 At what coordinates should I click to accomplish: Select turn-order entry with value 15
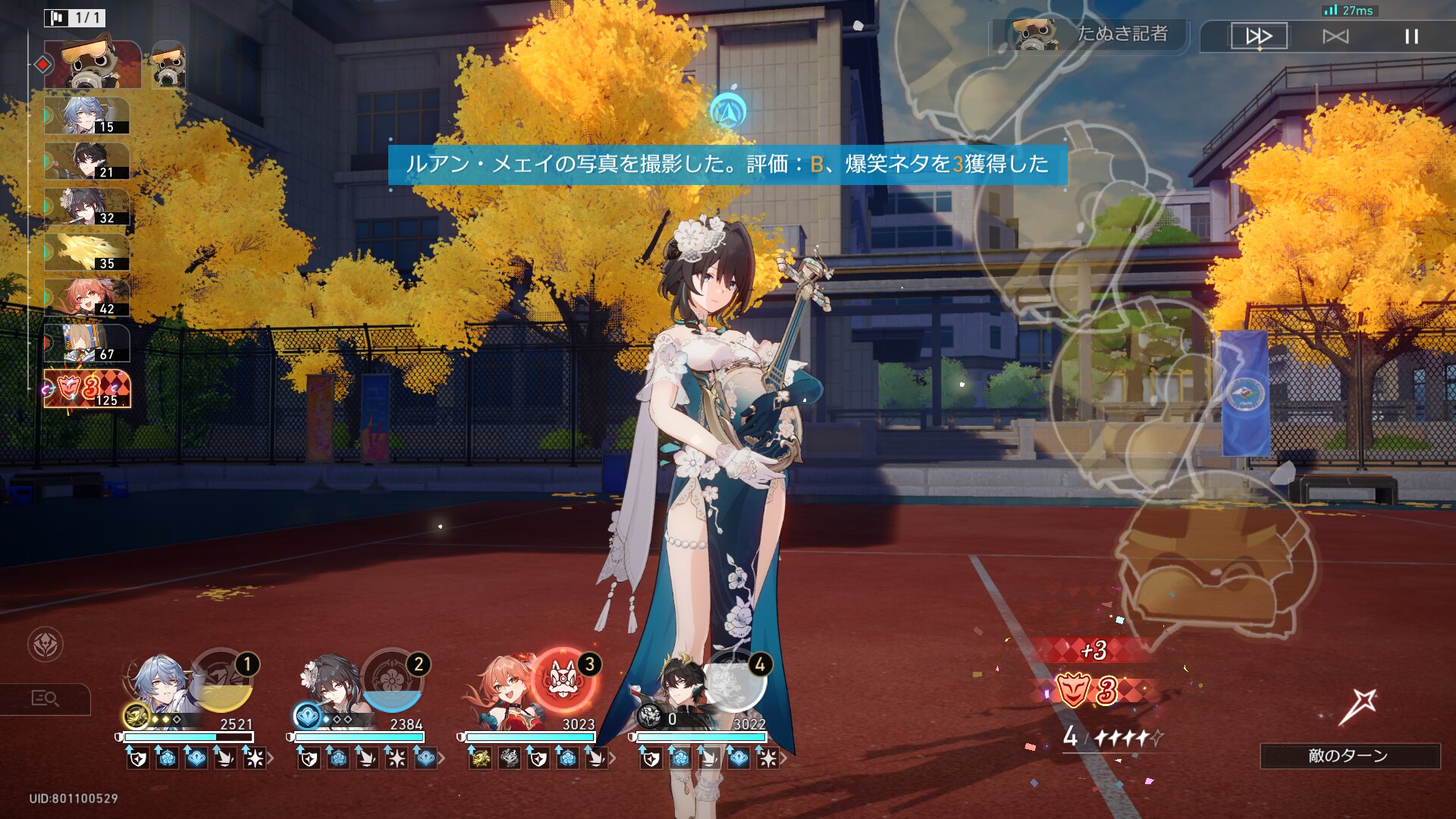tap(86, 116)
